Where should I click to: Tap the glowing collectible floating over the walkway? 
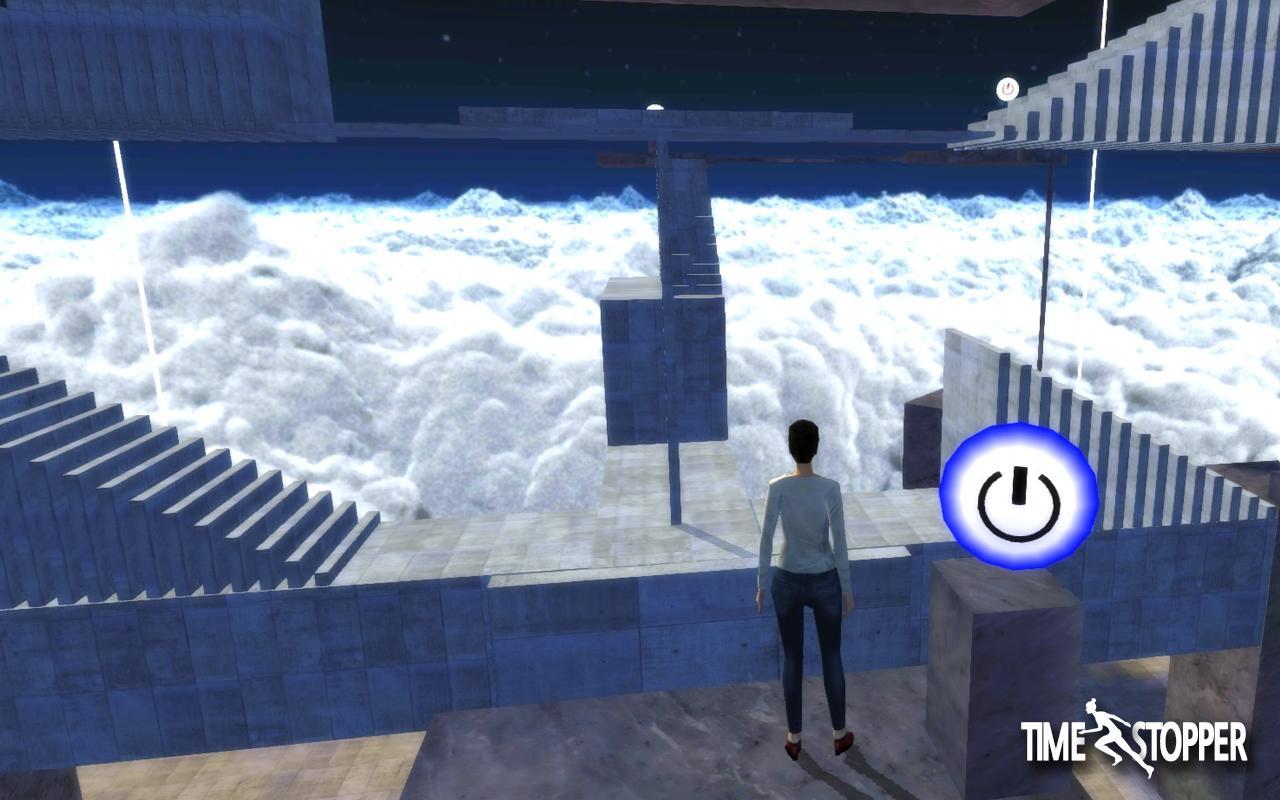(657, 104)
